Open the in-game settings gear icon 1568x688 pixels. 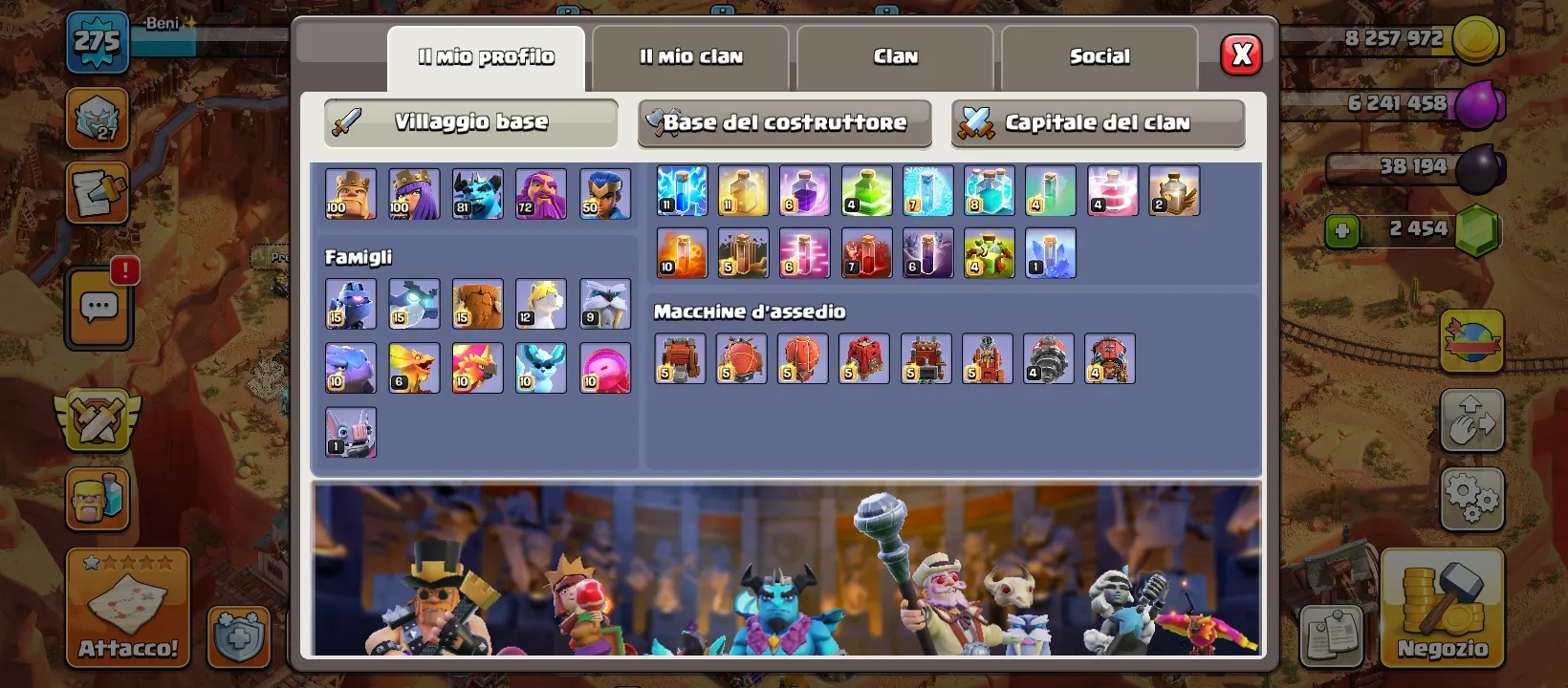coord(1471,496)
